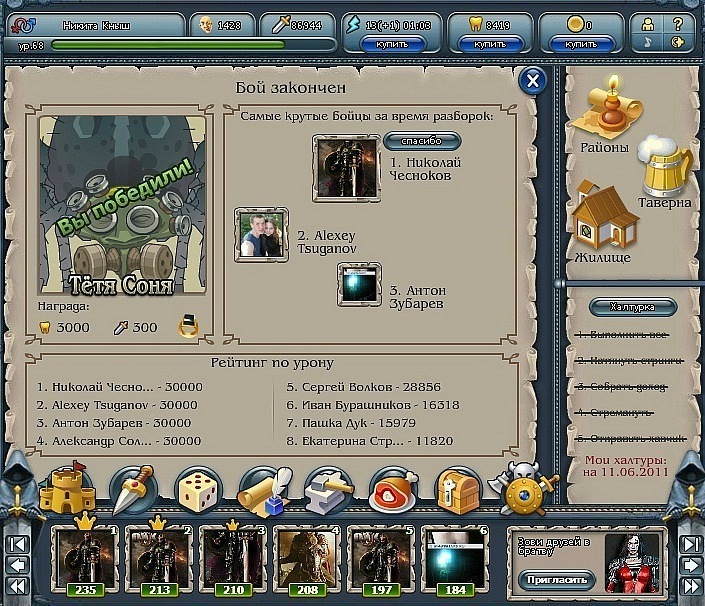
Task: Open the Районы map scroll
Action: (604, 116)
